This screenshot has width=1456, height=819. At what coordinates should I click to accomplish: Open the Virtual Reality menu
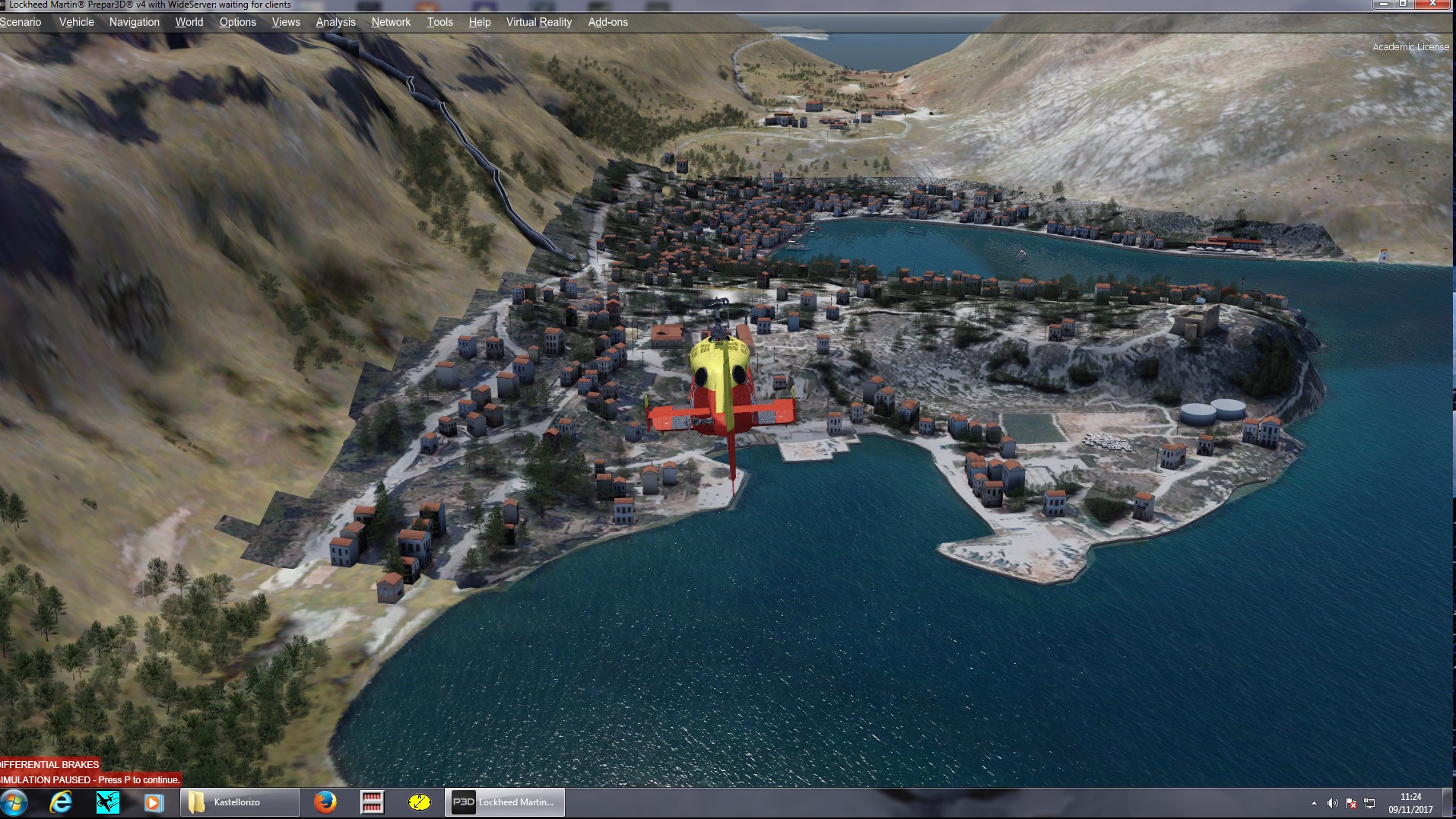coord(538,22)
